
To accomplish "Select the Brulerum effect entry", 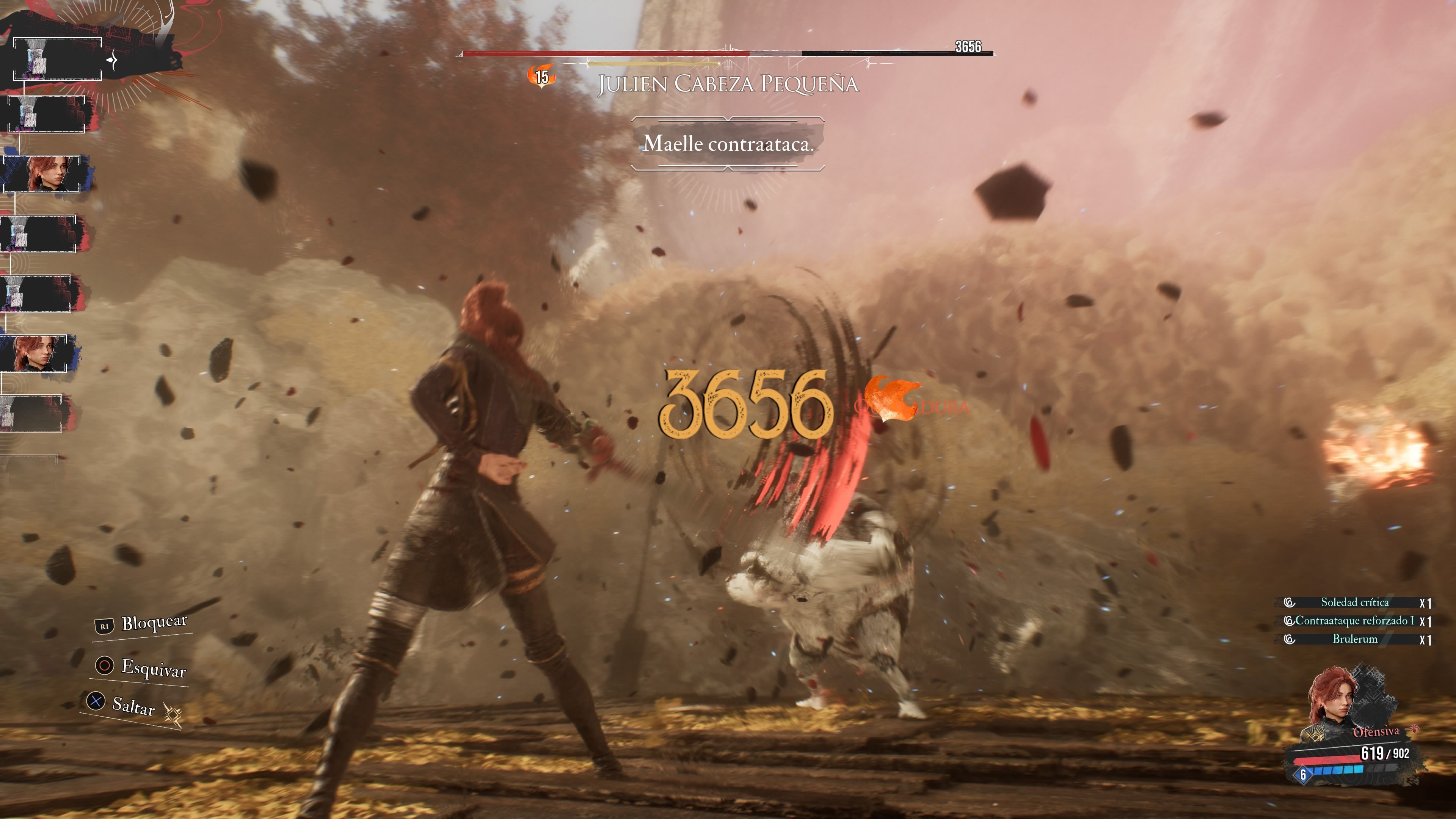I will pos(1354,639).
